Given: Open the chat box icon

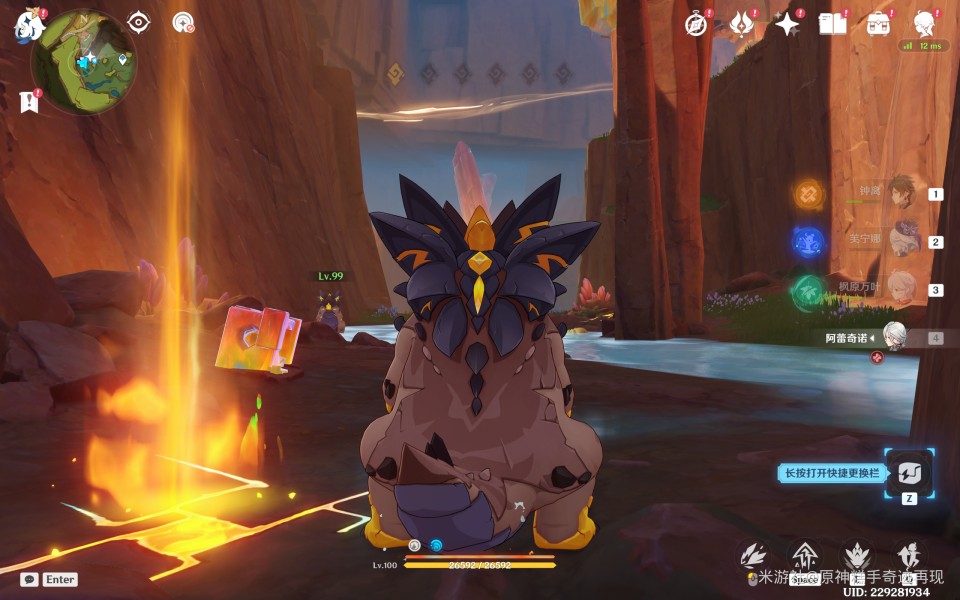Looking at the screenshot, I should pyautogui.click(x=30, y=579).
